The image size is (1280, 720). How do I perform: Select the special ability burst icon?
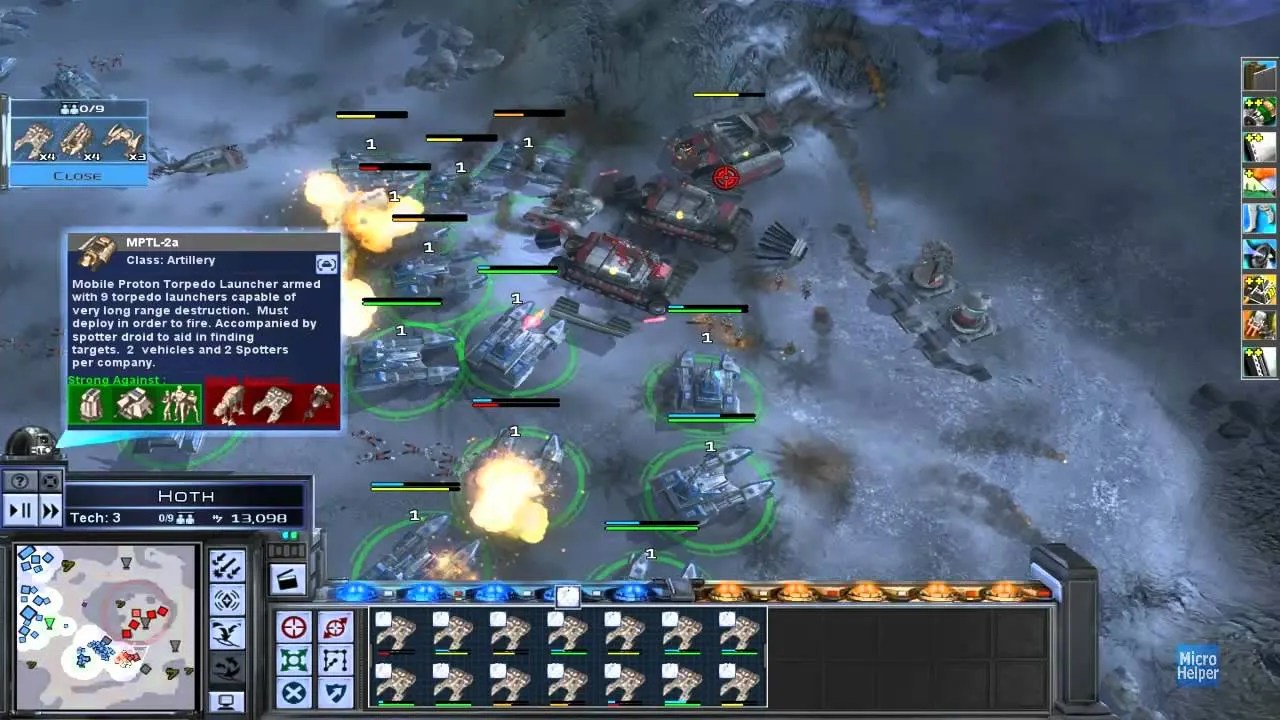click(227, 599)
